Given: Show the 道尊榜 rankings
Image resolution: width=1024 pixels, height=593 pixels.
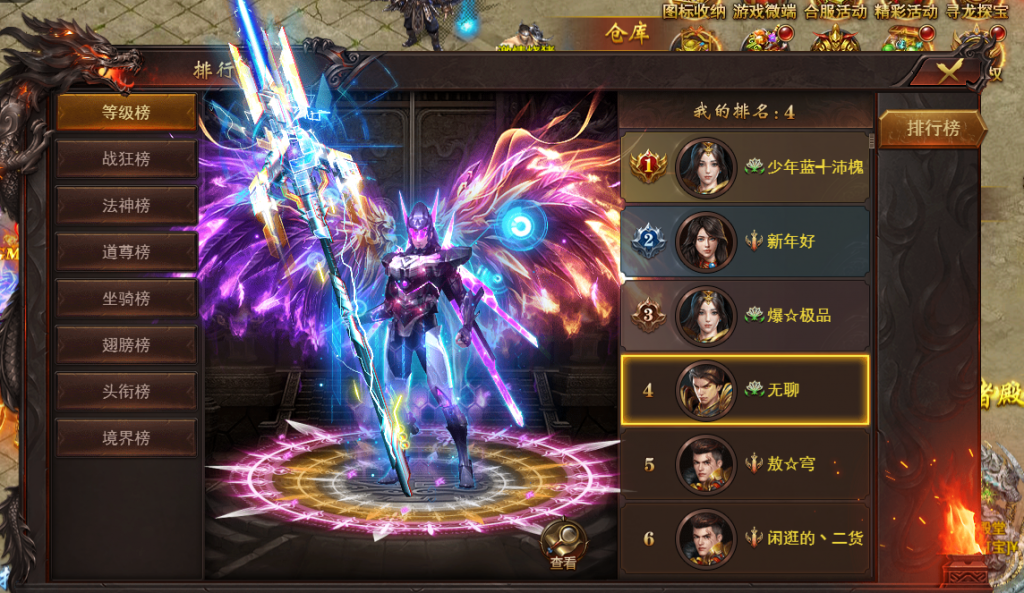Looking at the screenshot, I should click(126, 252).
